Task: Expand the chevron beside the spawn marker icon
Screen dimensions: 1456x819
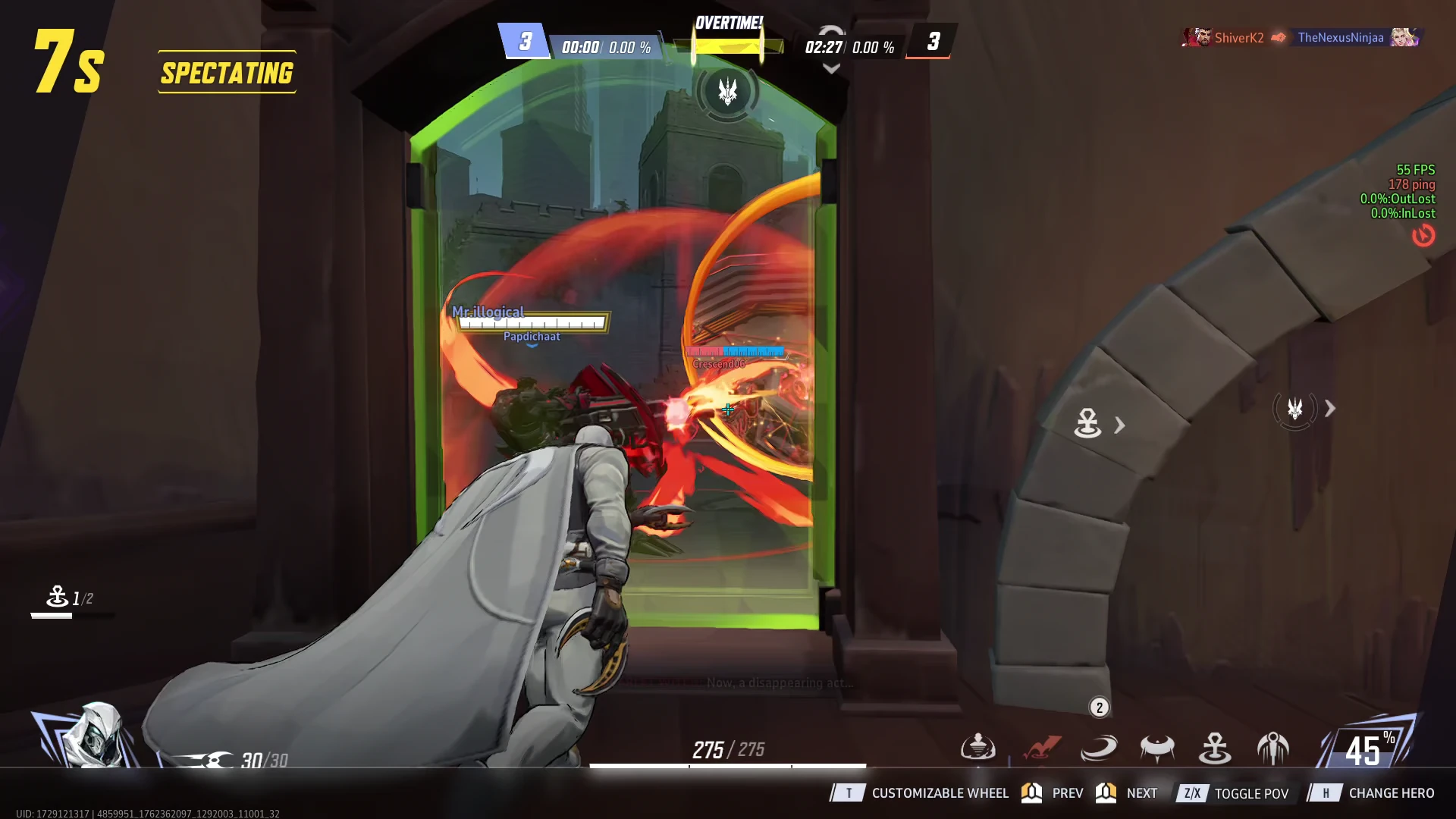Action: (1120, 425)
